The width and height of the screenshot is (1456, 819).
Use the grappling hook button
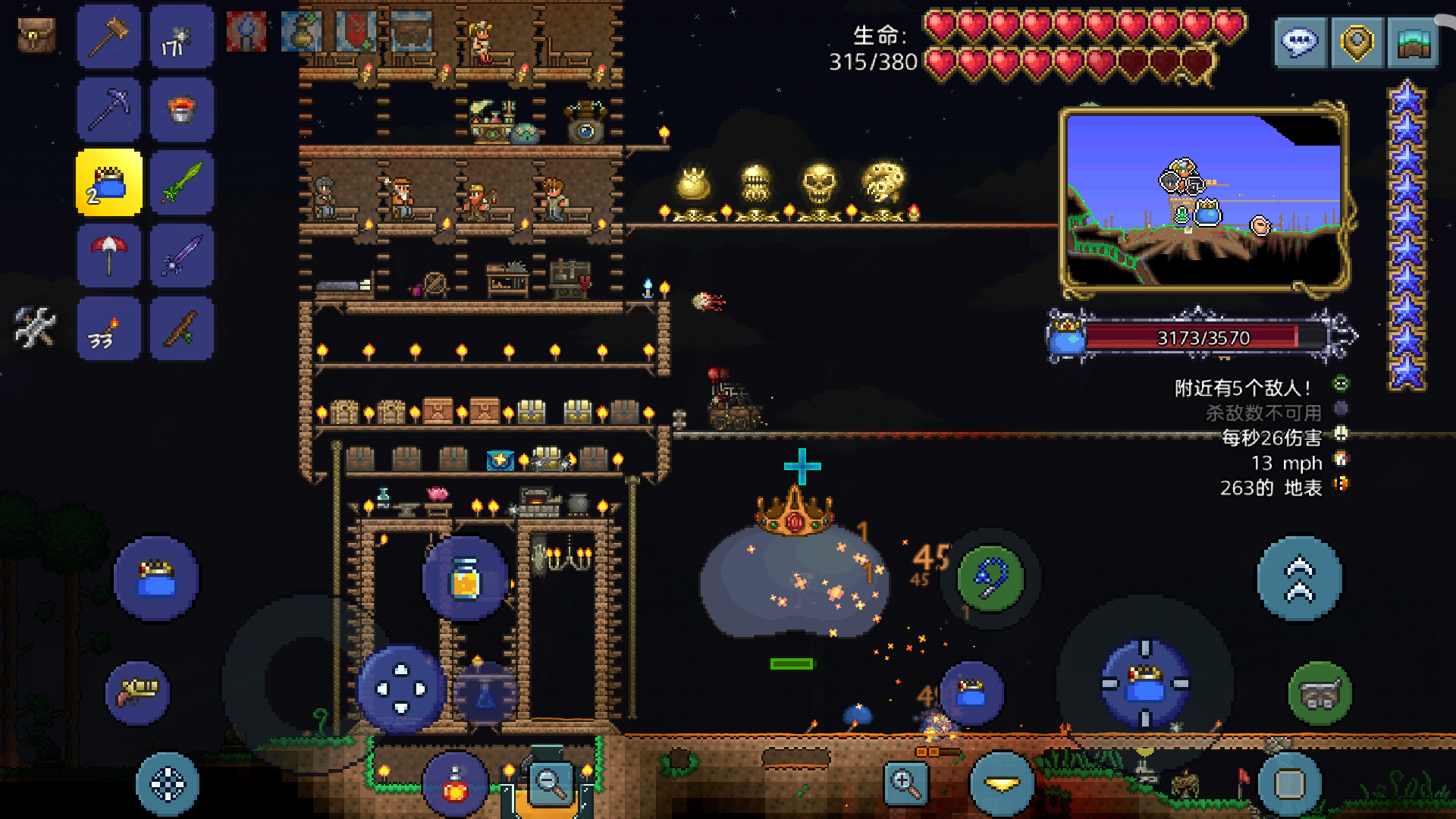point(990,579)
